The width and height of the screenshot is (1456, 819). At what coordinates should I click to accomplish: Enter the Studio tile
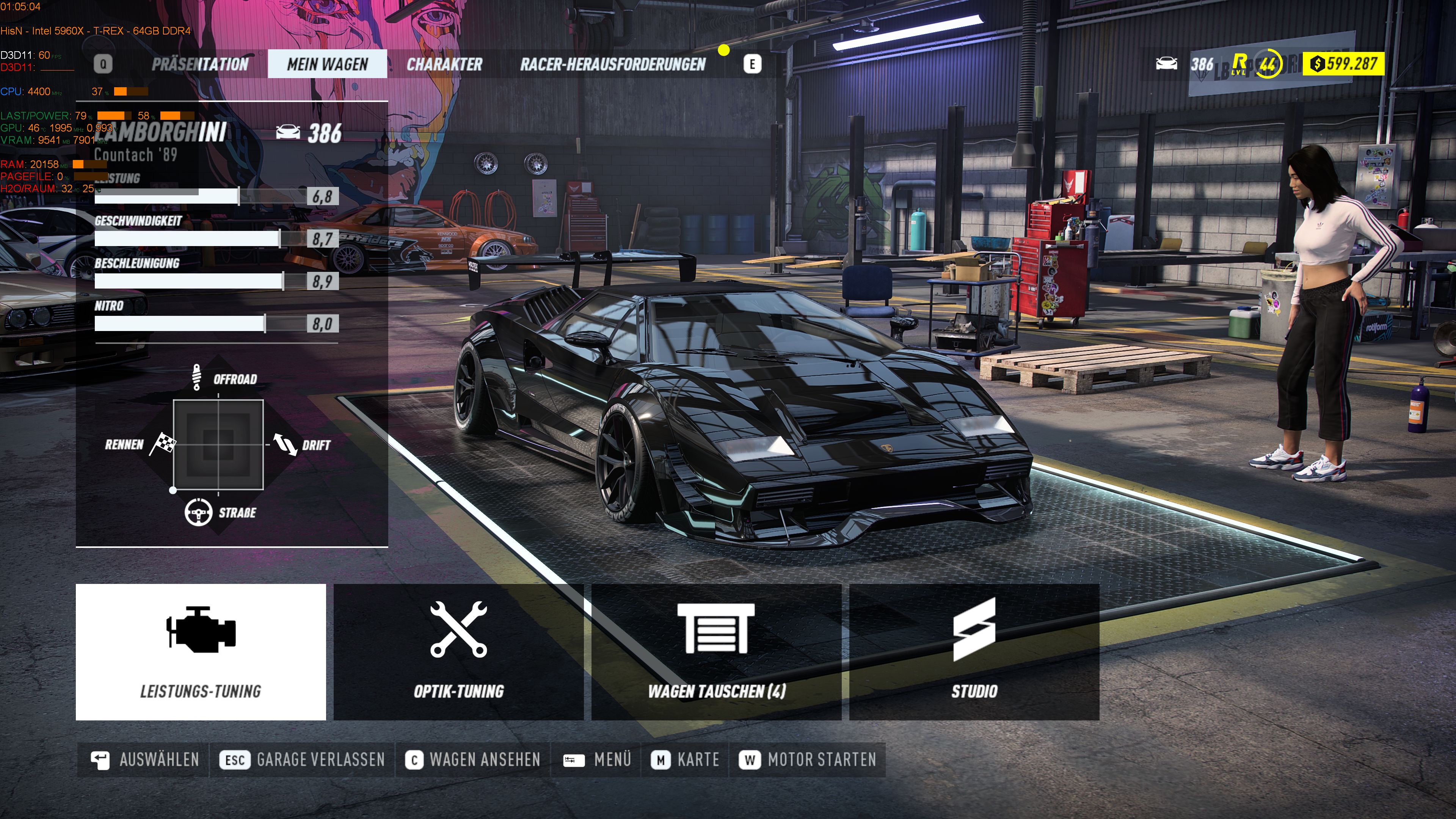974,651
